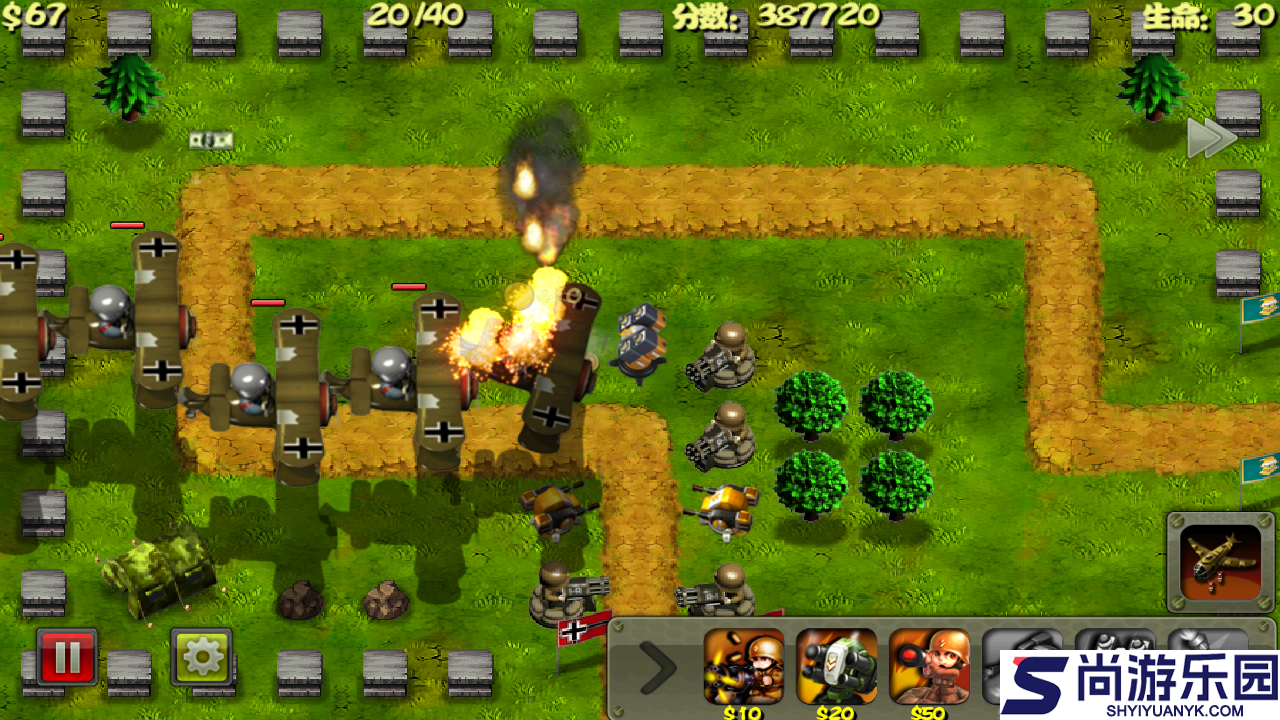The height and width of the screenshot is (720, 1280).
Task: Open settings with the green gear button
Action: 201,656
